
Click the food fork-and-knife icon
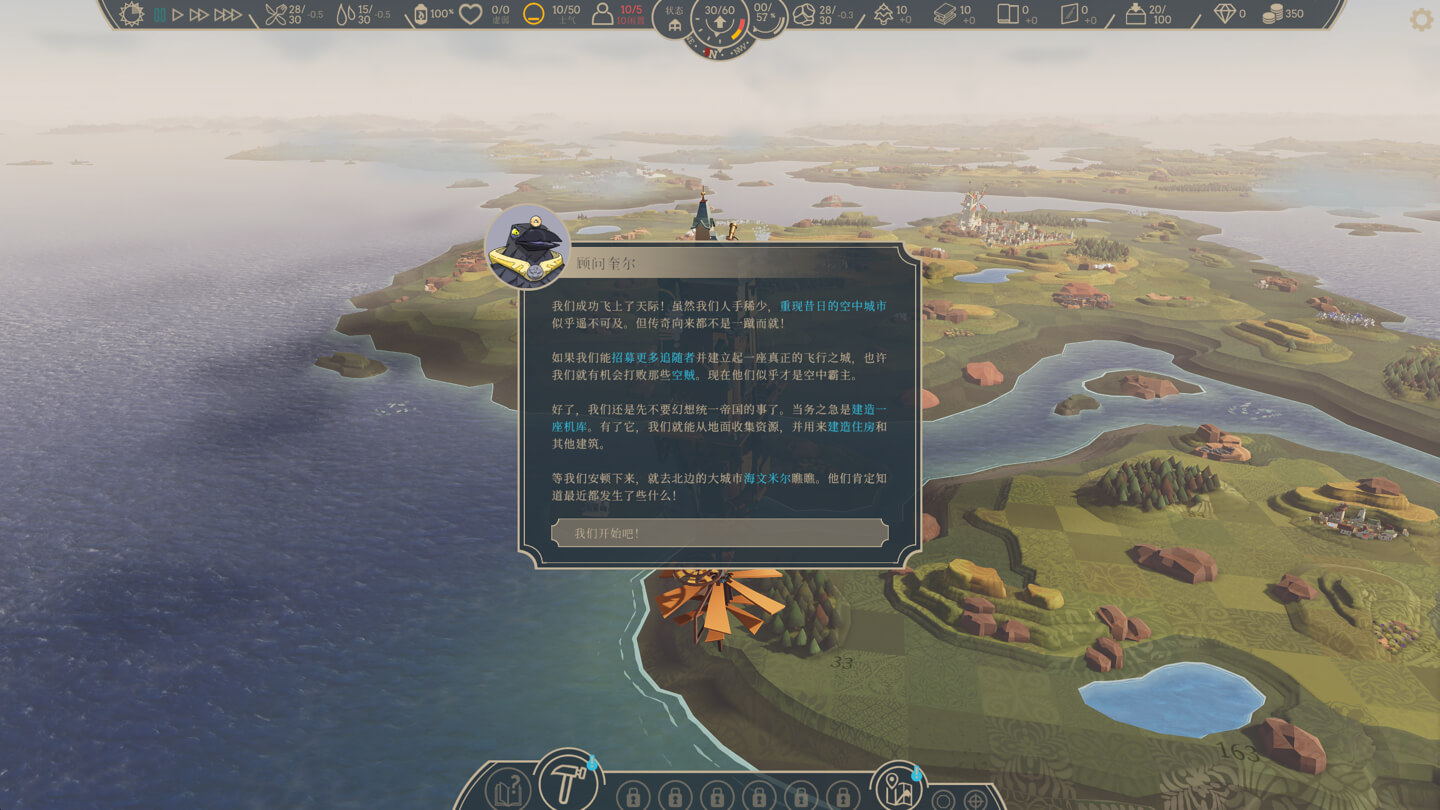point(275,14)
